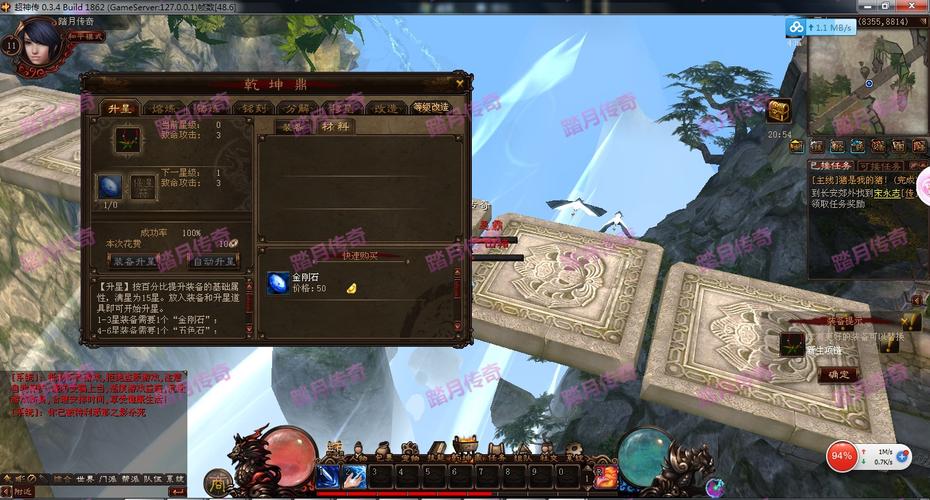This screenshot has width=930, height=500.
Task: Close the 乾坤鼎 forge window
Action: 459,83
